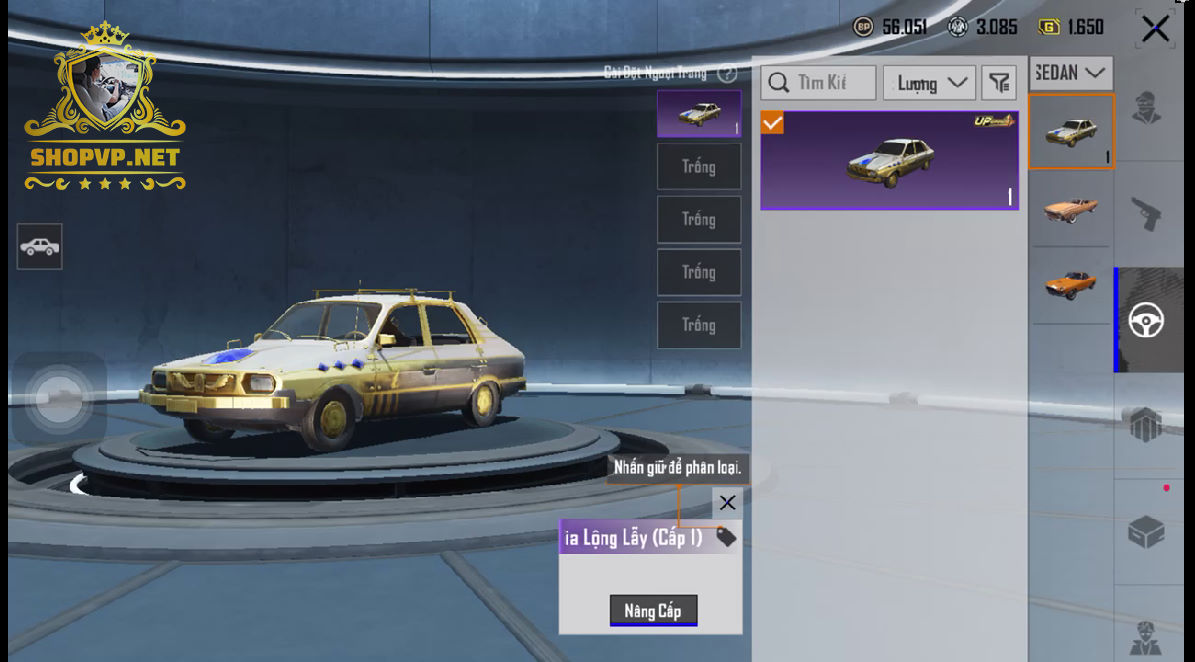
Task: Close the item info popup
Action: (x=727, y=503)
